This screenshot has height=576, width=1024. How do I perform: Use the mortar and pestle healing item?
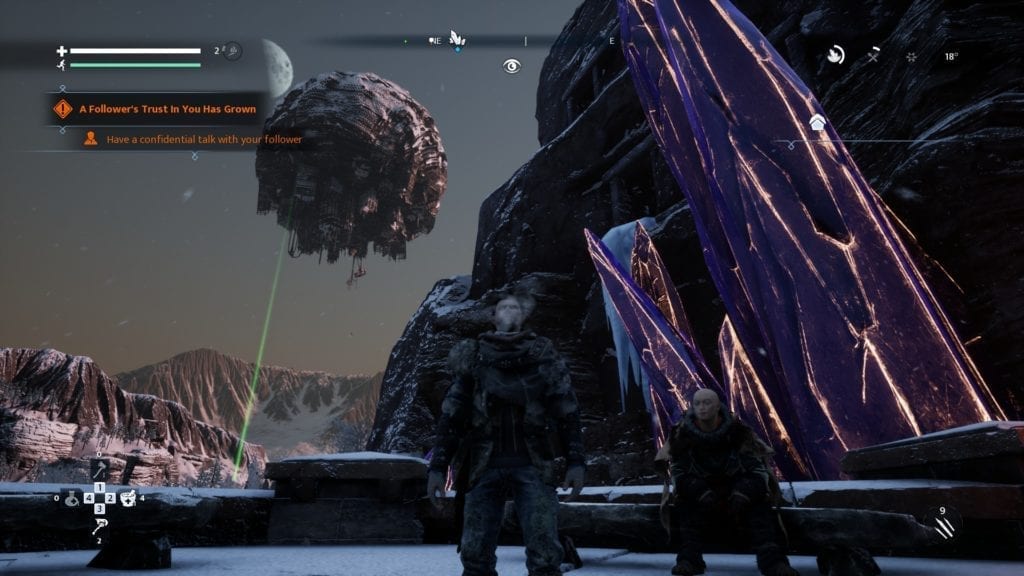coord(128,498)
